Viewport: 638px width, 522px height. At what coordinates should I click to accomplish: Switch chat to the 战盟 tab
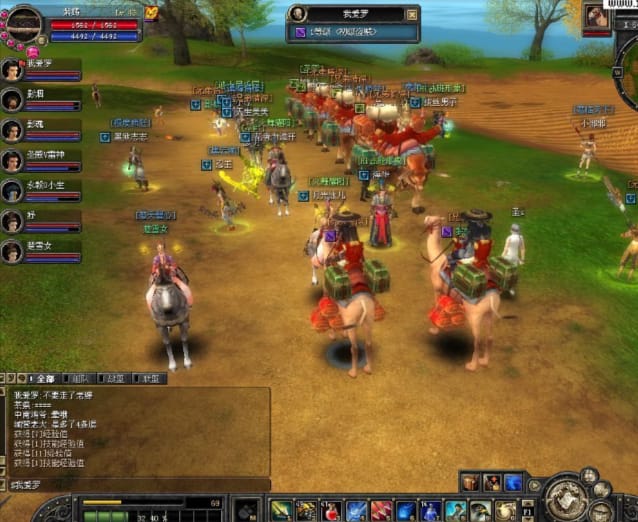(115, 379)
